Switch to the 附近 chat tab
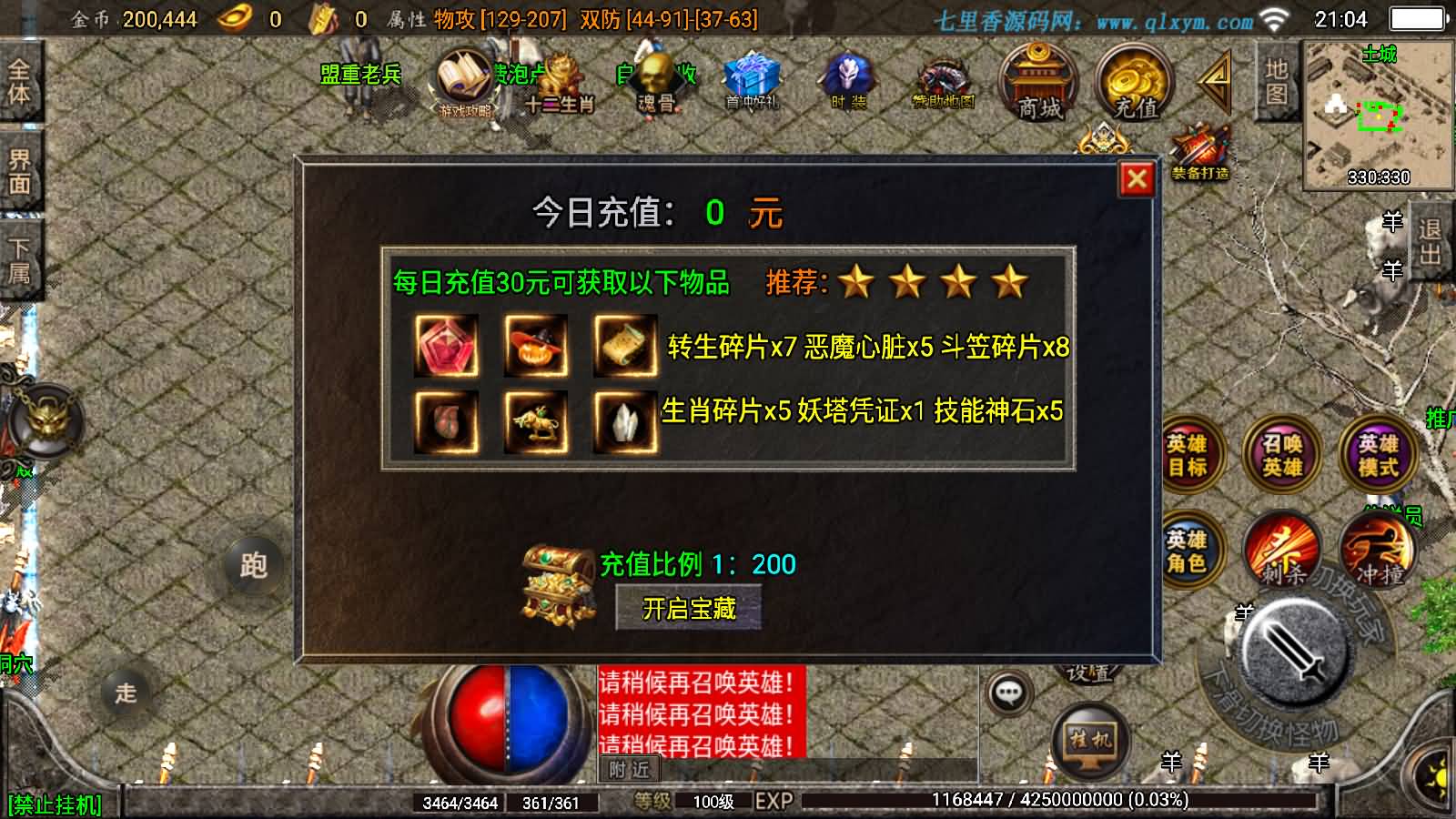This screenshot has width=1456, height=819. coord(628,769)
